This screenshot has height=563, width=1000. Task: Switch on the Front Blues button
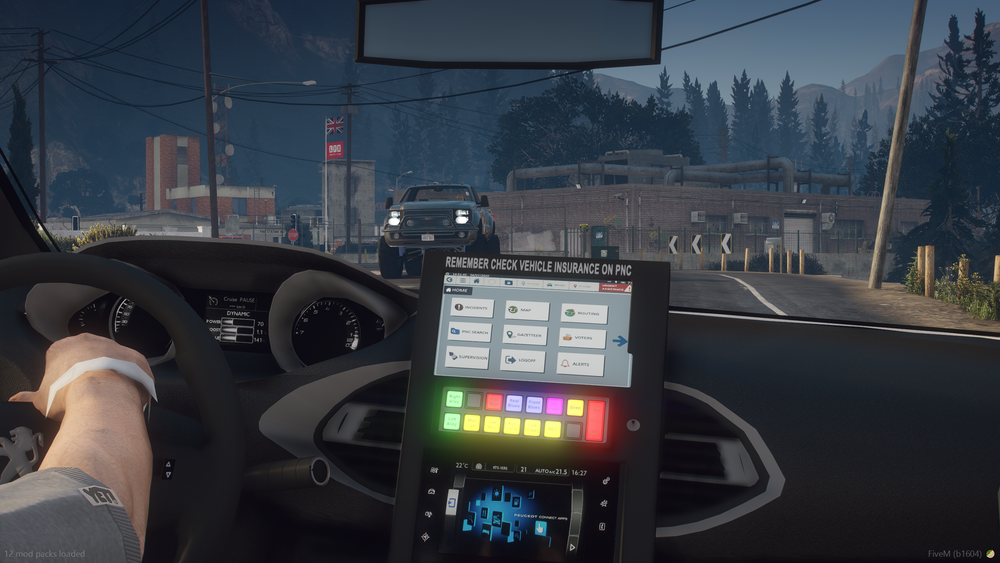click(x=534, y=404)
